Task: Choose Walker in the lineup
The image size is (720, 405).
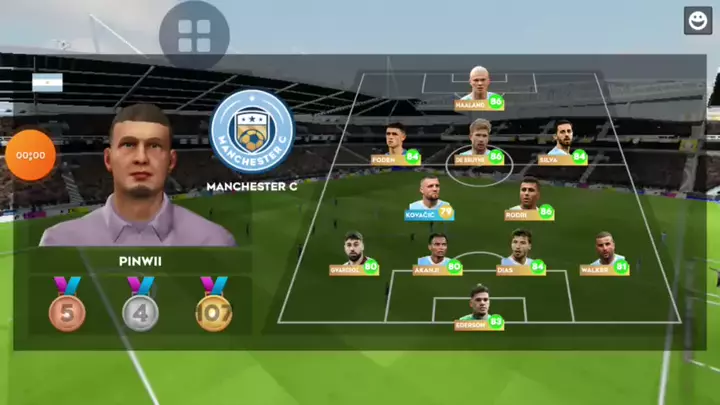Action: 605,254
